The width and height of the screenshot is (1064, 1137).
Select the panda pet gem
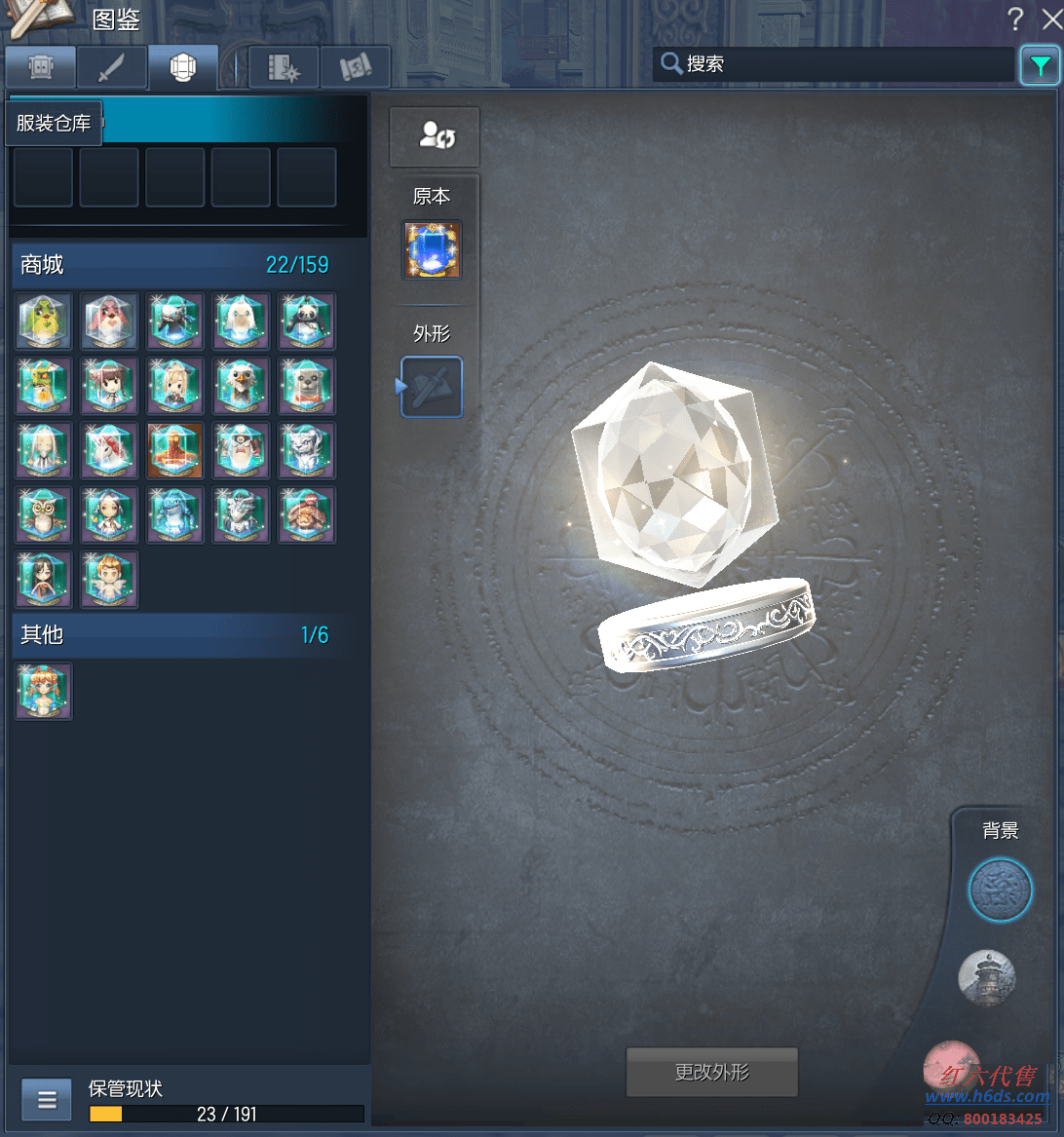[307, 322]
